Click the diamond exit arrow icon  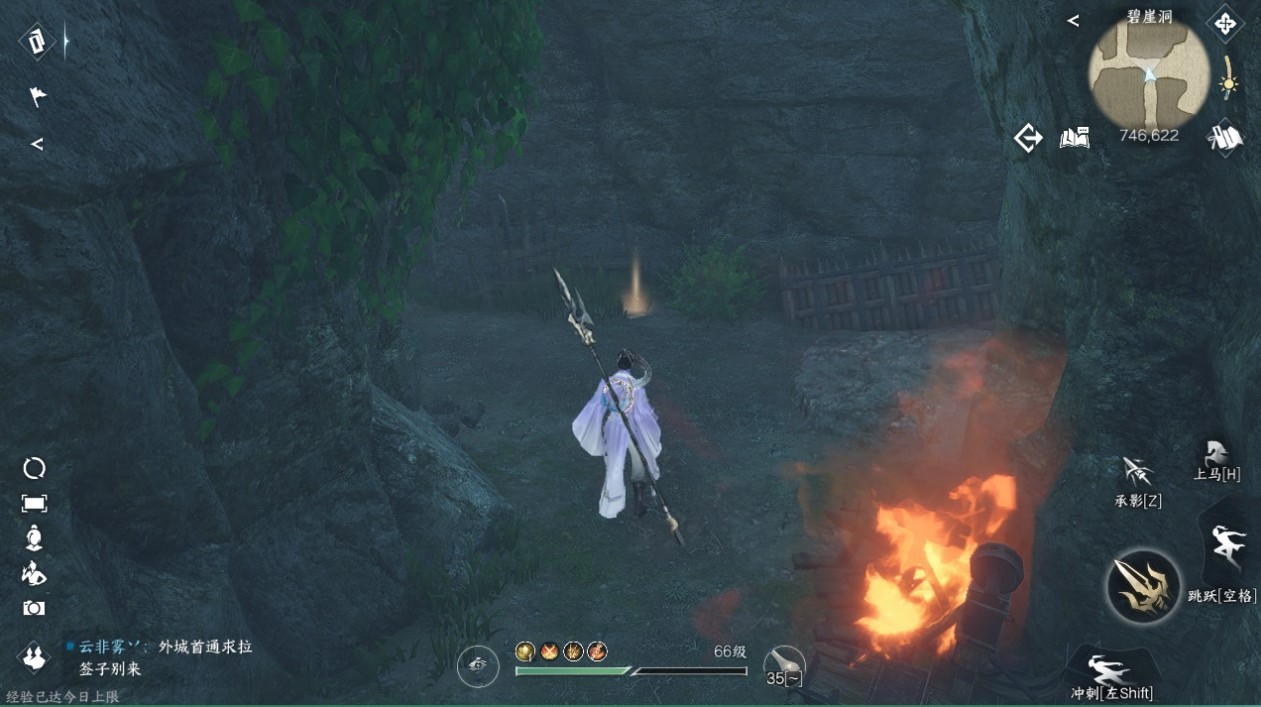coord(1028,138)
